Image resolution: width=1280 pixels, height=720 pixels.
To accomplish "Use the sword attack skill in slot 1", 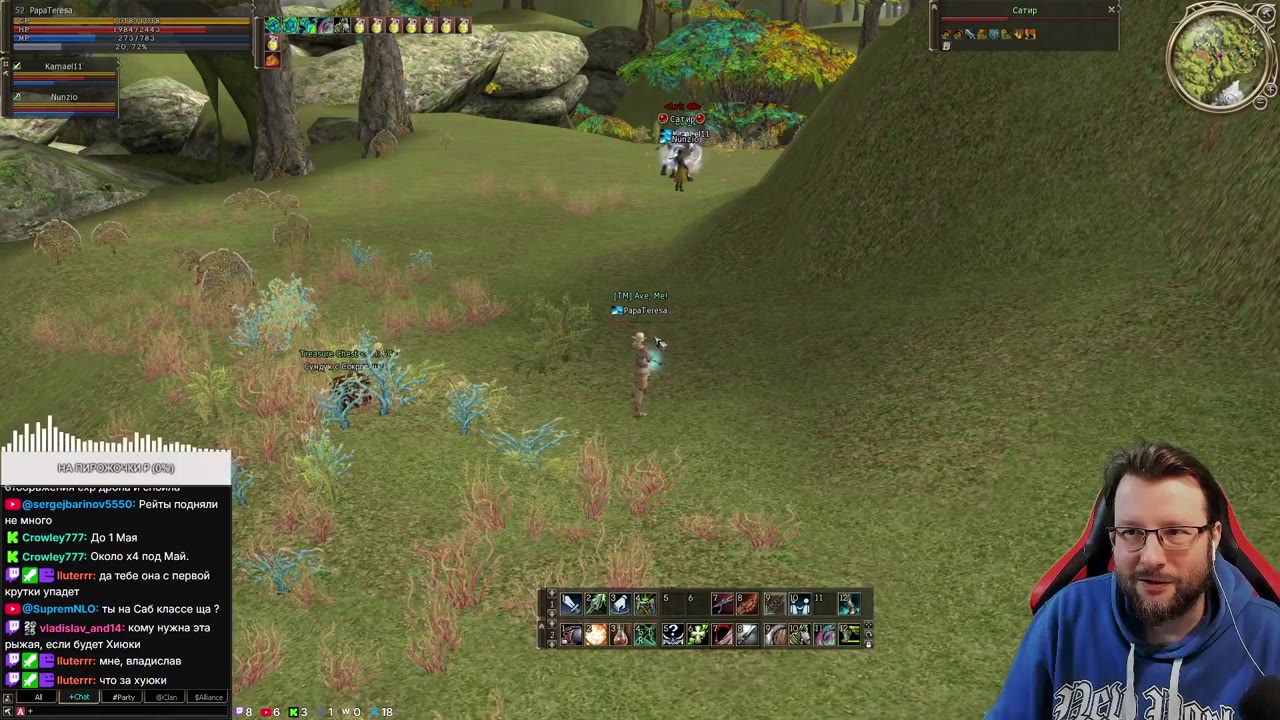I will [571, 603].
